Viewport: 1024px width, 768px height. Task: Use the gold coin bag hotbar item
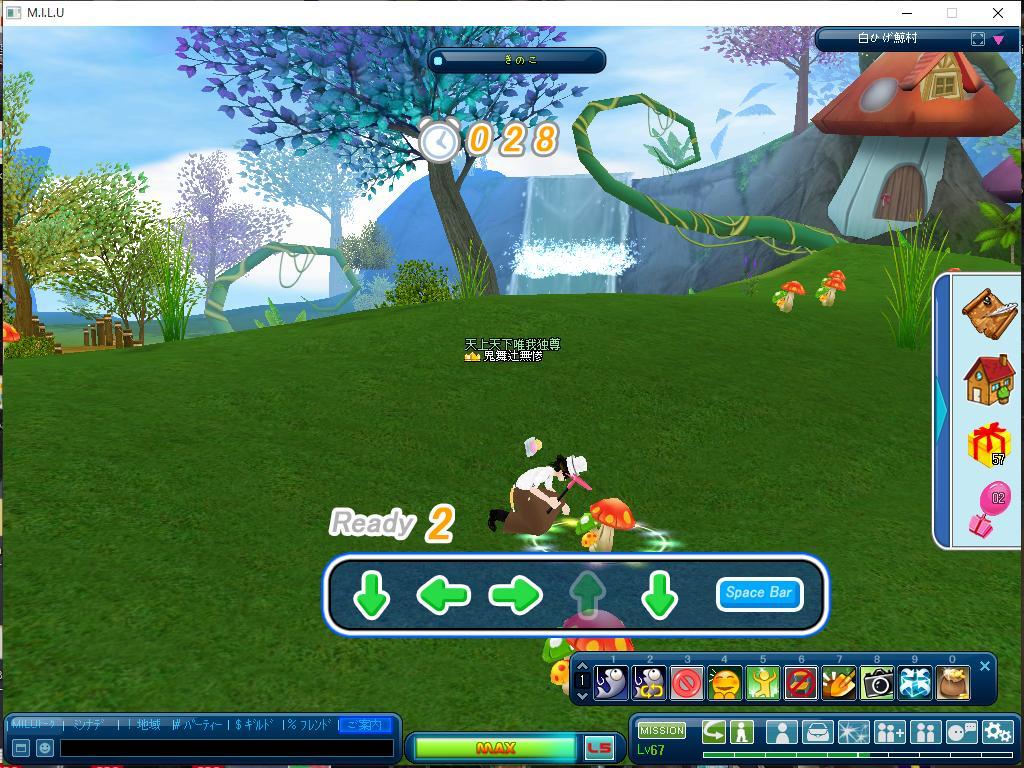coord(953,683)
